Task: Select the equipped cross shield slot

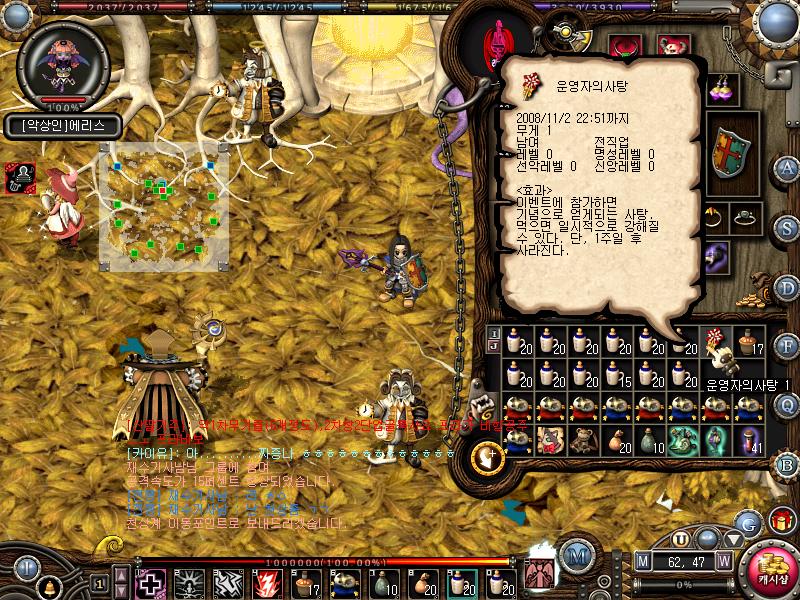Action: pos(730,152)
